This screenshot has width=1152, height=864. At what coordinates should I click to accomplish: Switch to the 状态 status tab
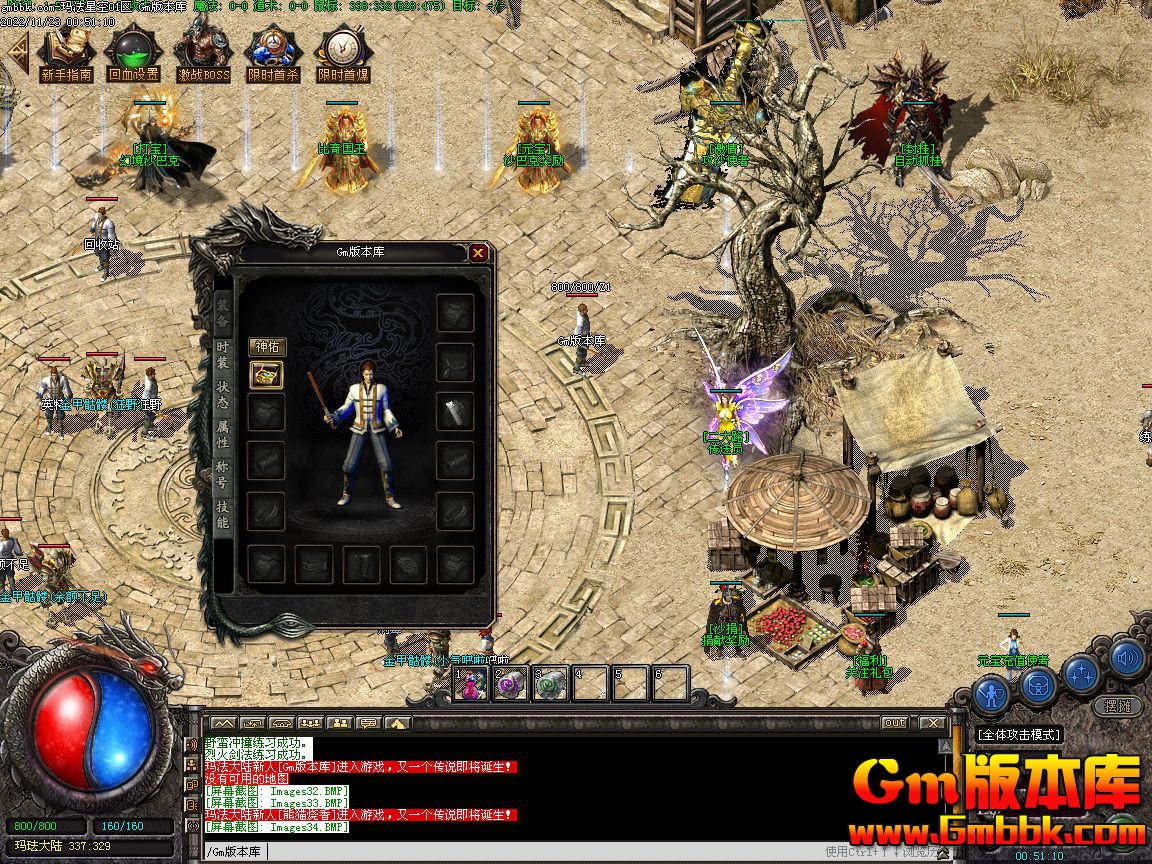point(222,388)
